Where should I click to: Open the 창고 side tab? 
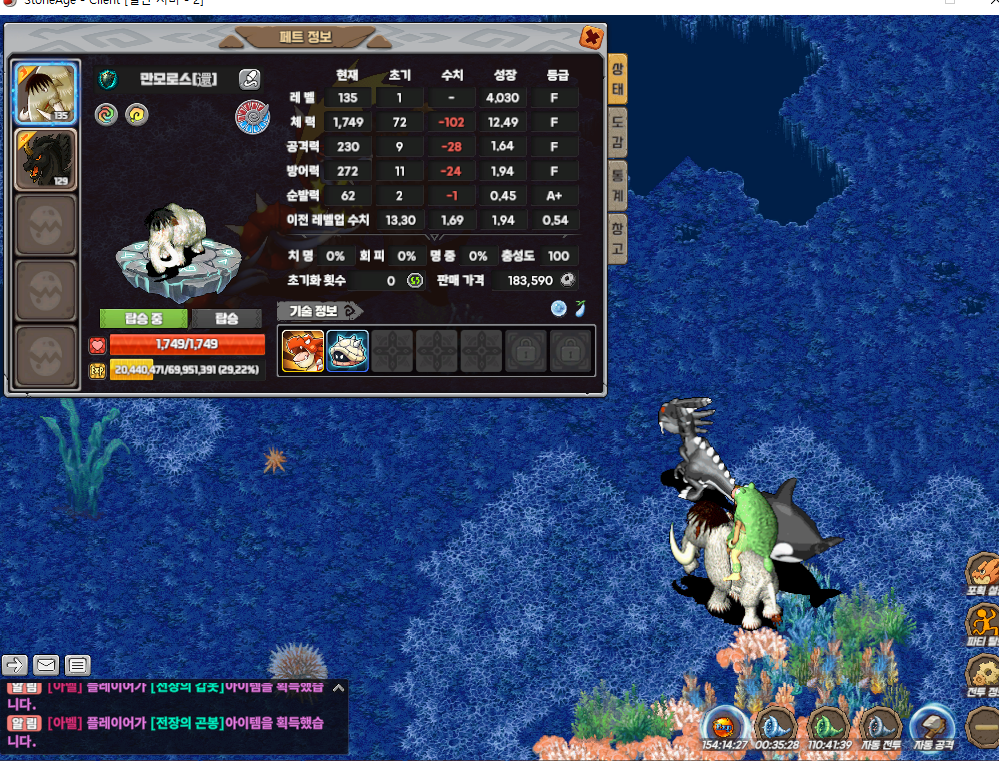pyautogui.click(x=617, y=238)
